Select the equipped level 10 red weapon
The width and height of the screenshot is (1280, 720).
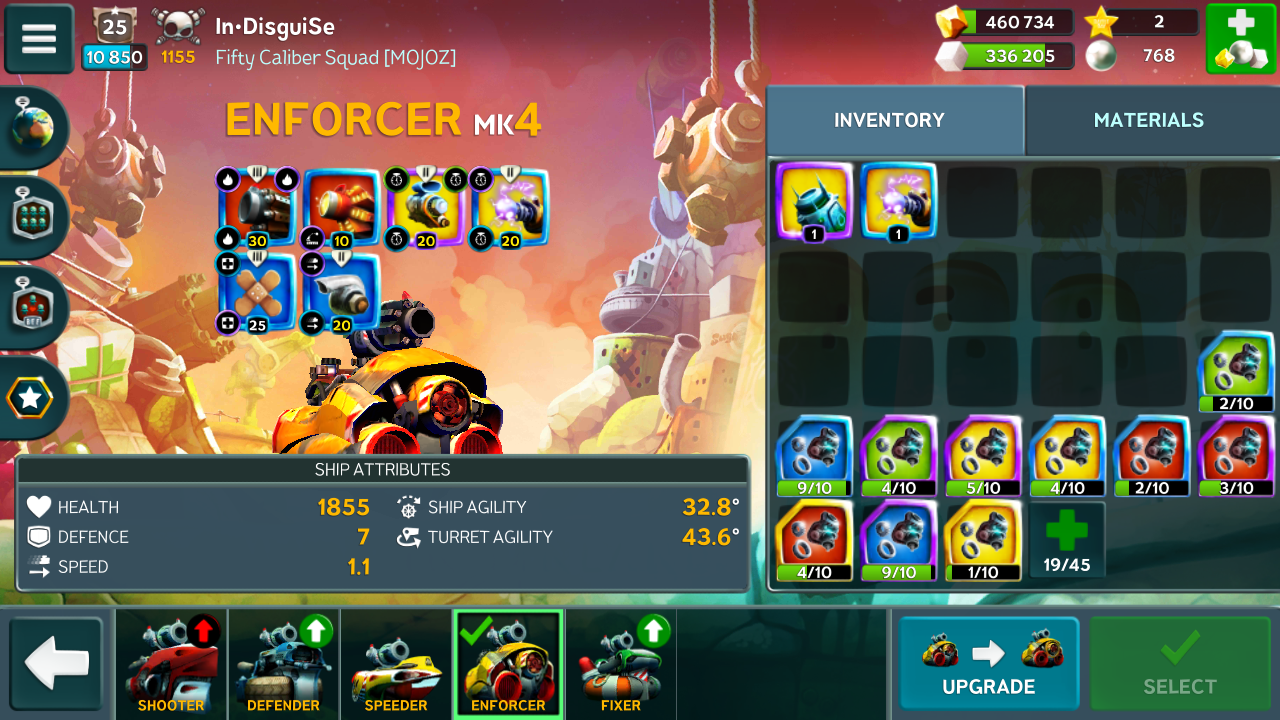[342, 206]
